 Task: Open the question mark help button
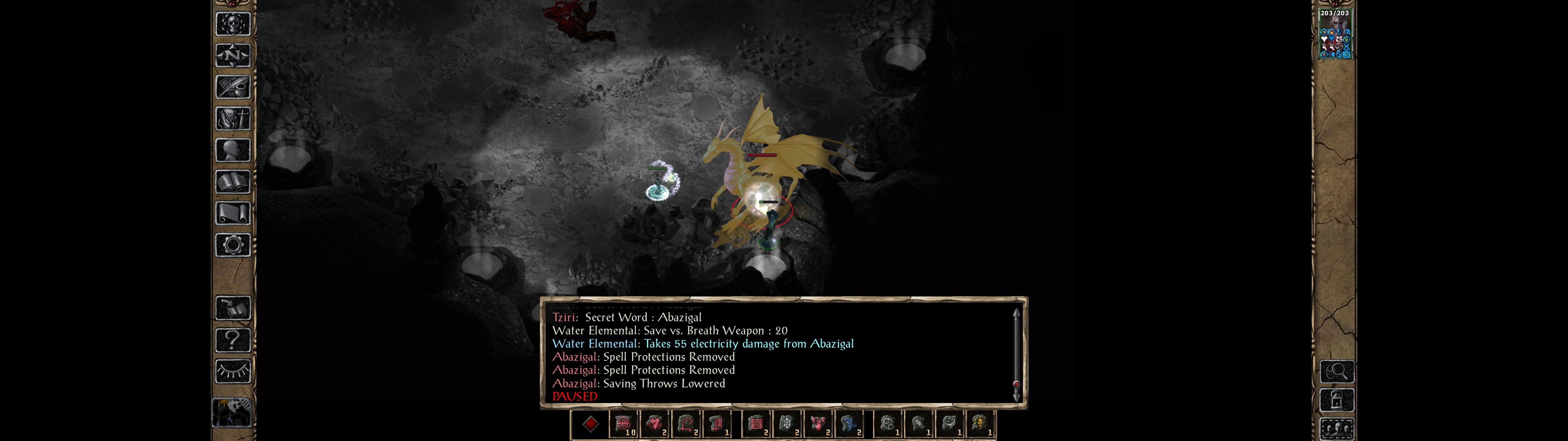coord(233,339)
